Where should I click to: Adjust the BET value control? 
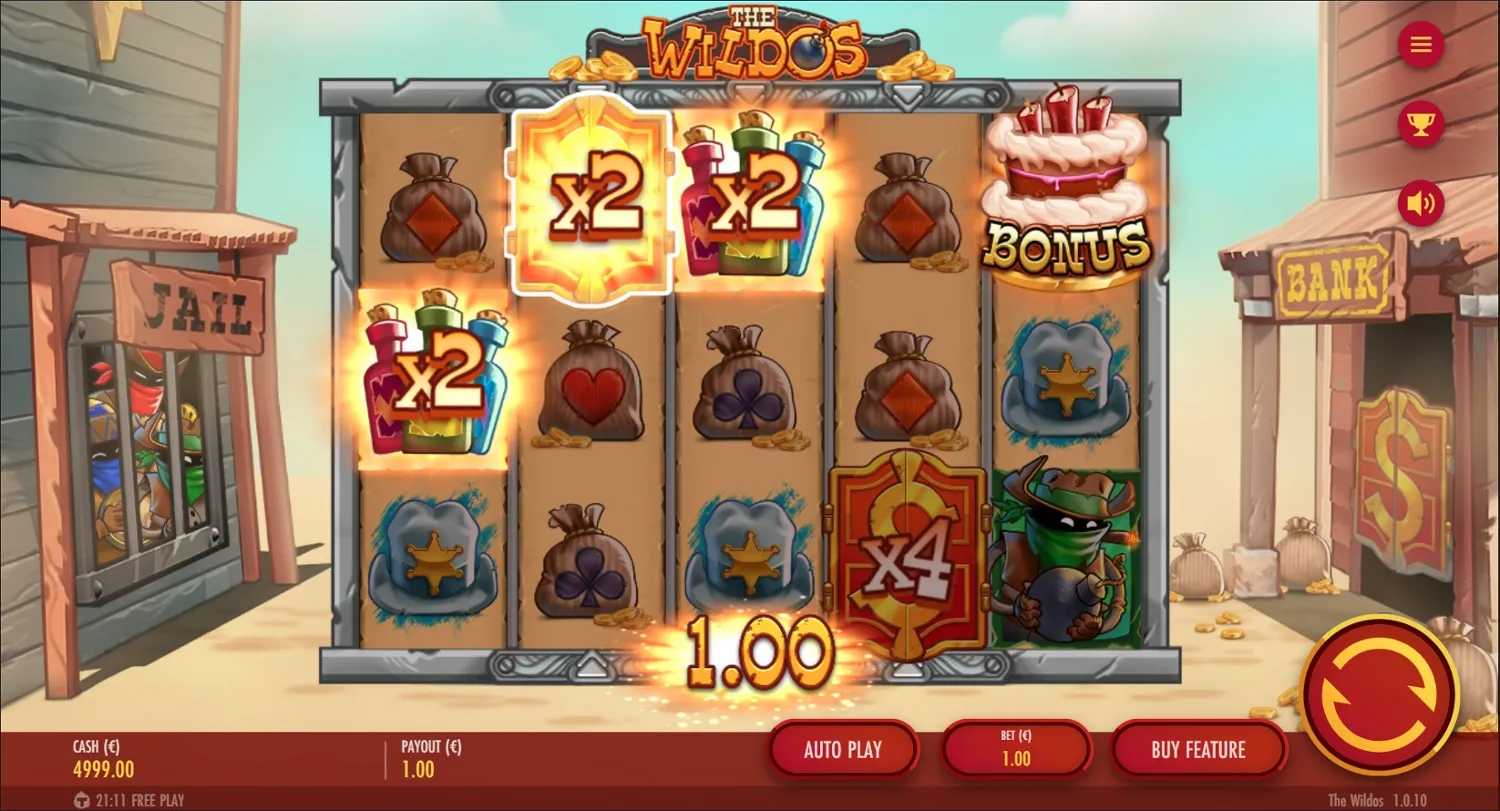coord(1016,749)
